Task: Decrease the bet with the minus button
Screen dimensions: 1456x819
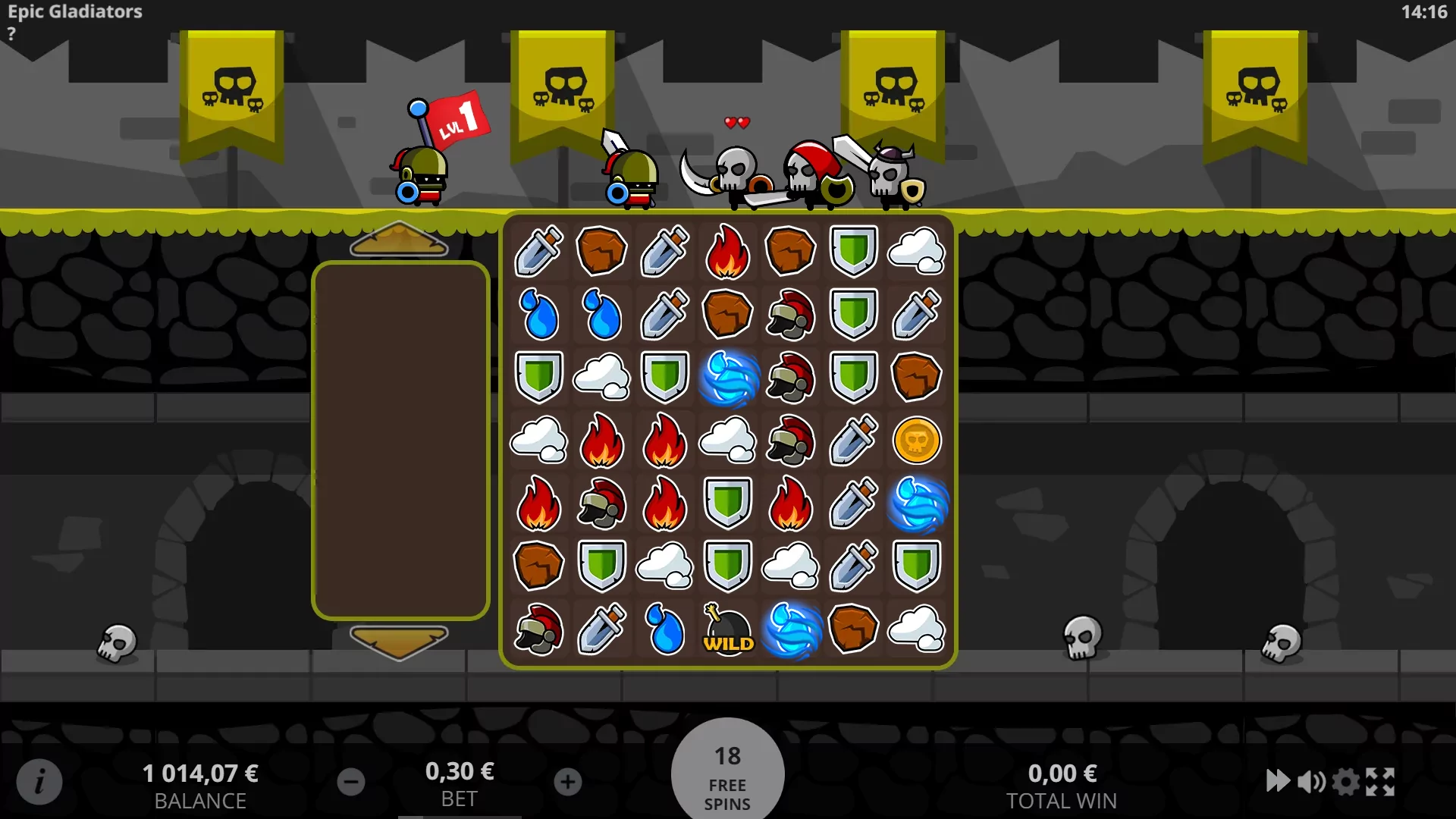Action: [350, 782]
